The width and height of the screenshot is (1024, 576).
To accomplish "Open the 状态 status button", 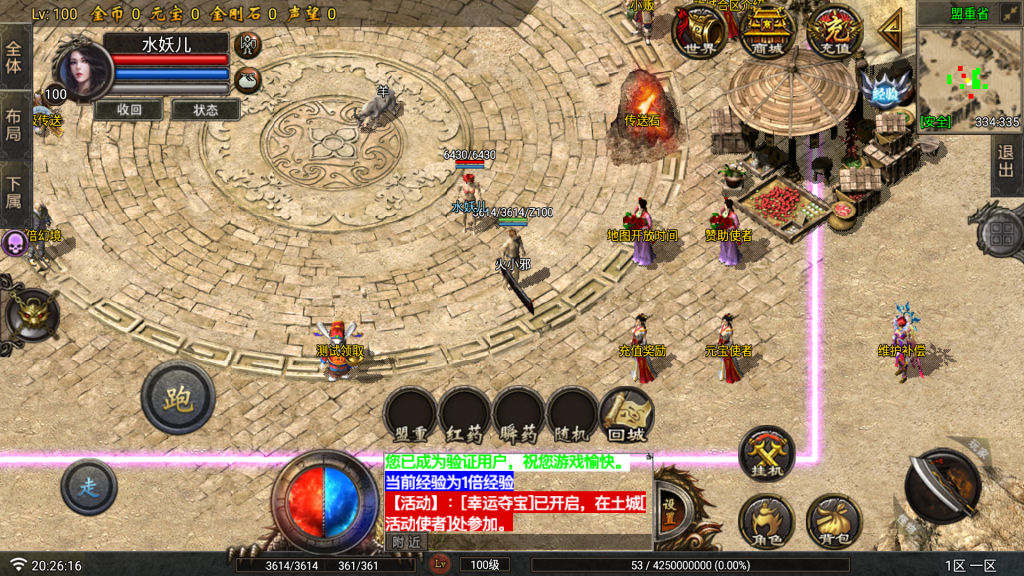I will point(205,110).
